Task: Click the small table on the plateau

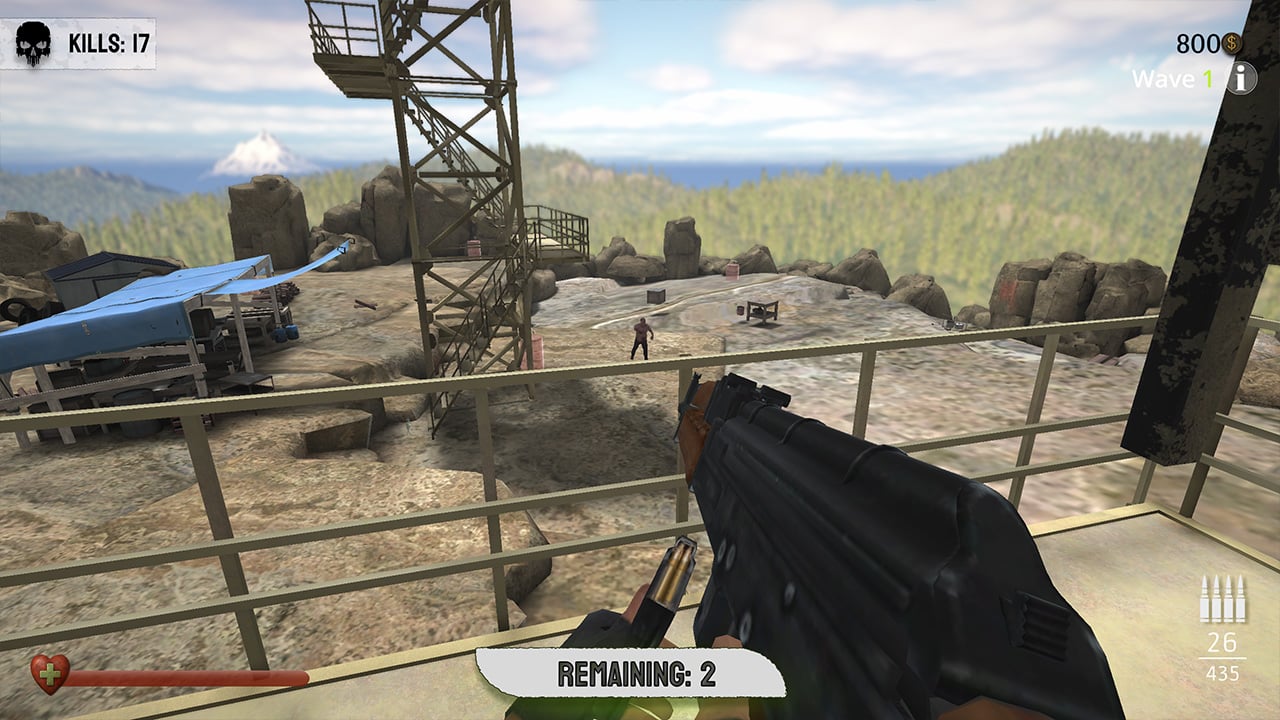Action: [x=763, y=312]
